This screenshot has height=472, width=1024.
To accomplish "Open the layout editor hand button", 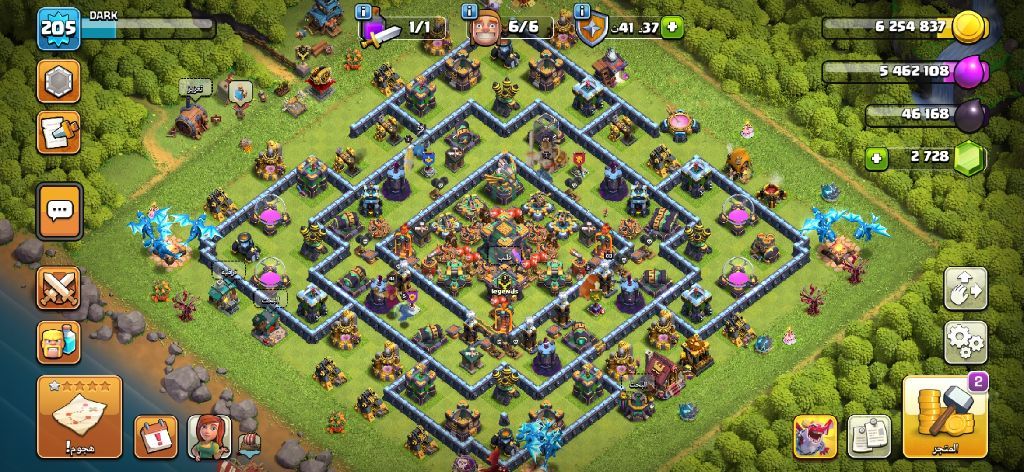I will coord(965,289).
